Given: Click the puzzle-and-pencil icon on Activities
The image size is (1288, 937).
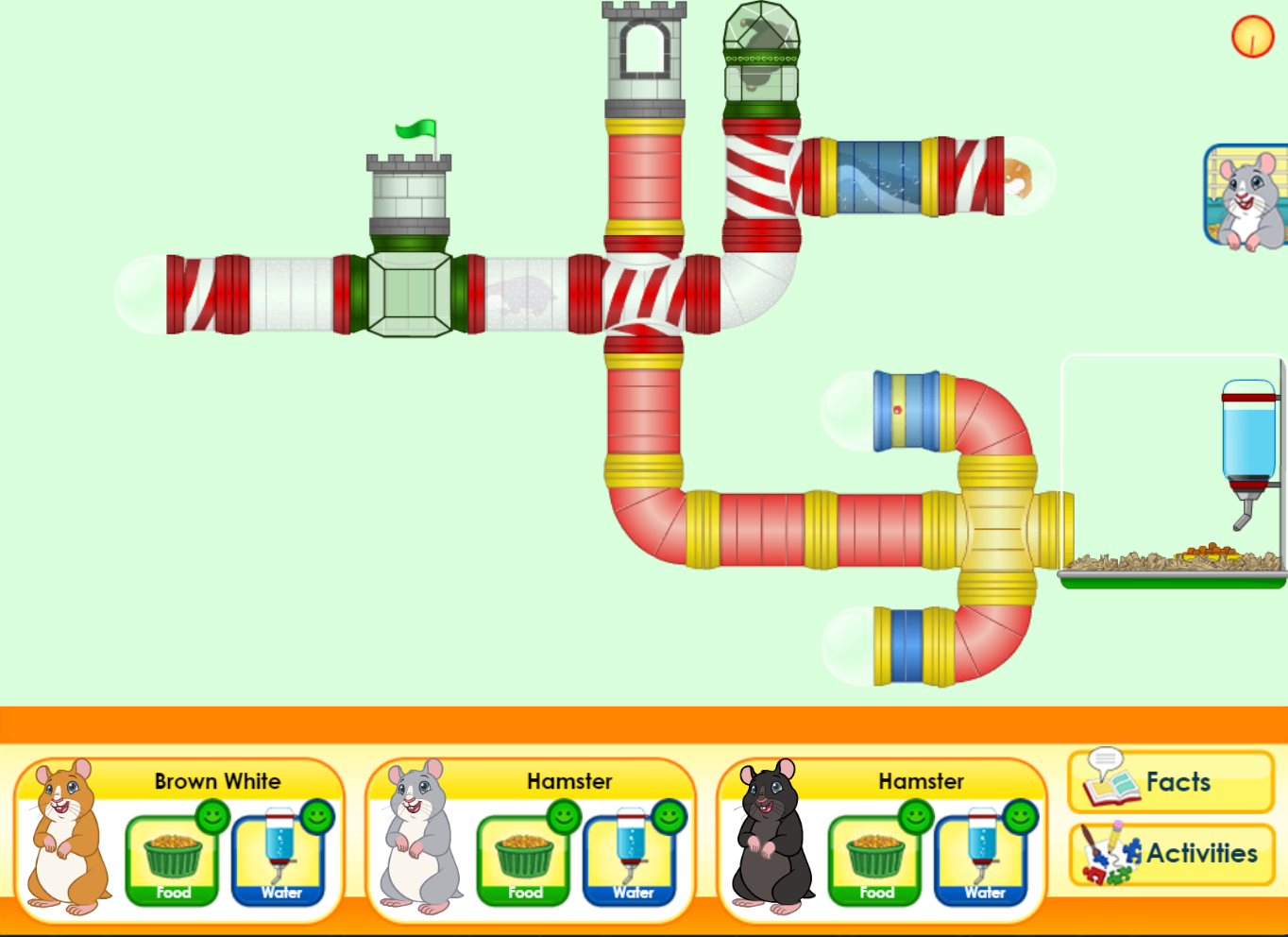Looking at the screenshot, I should pos(1110,852).
